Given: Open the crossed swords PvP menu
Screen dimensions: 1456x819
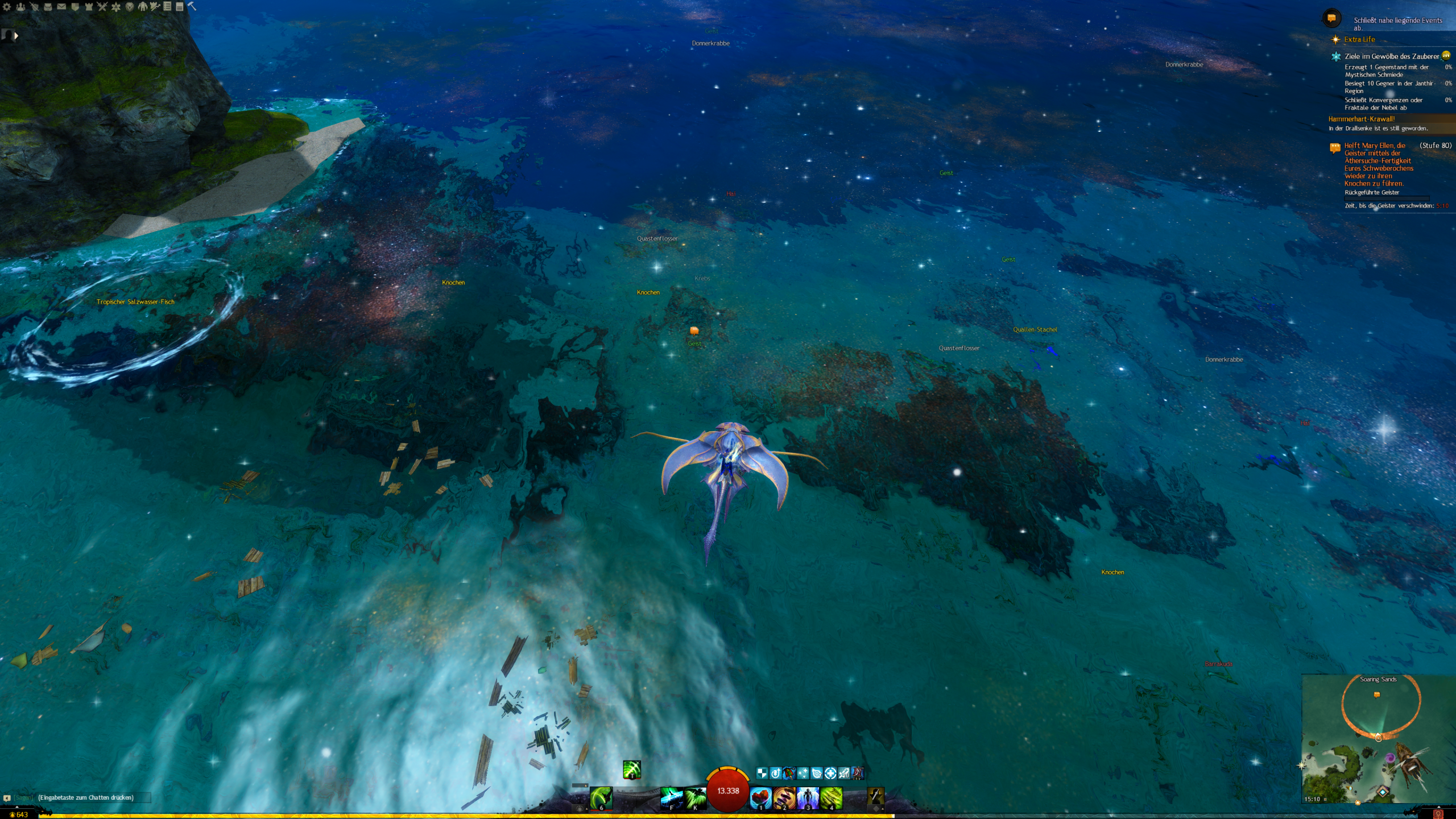Looking at the screenshot, I should pyautogui.click(x=102, y=7).
